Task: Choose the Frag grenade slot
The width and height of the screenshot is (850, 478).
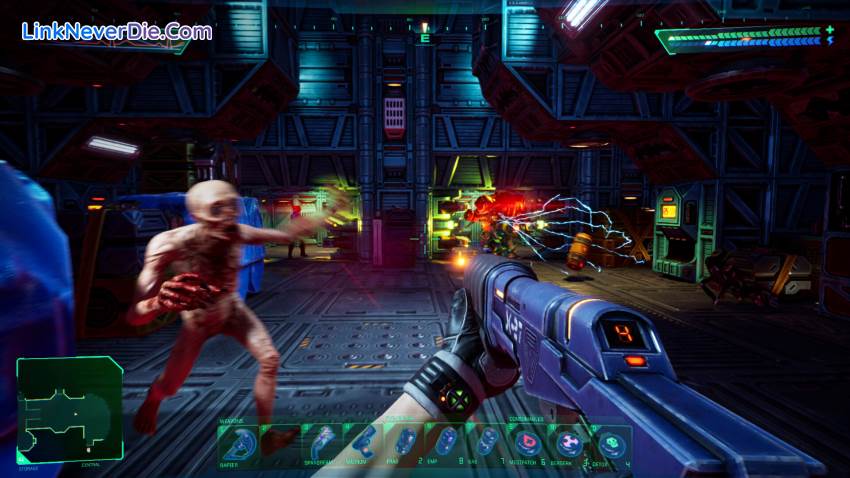Action: [x=405, y=443]
